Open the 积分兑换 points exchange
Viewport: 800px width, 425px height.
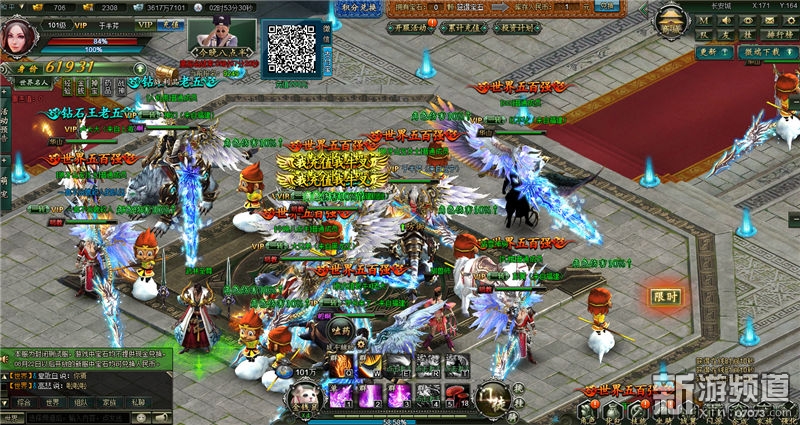point(372,6)
